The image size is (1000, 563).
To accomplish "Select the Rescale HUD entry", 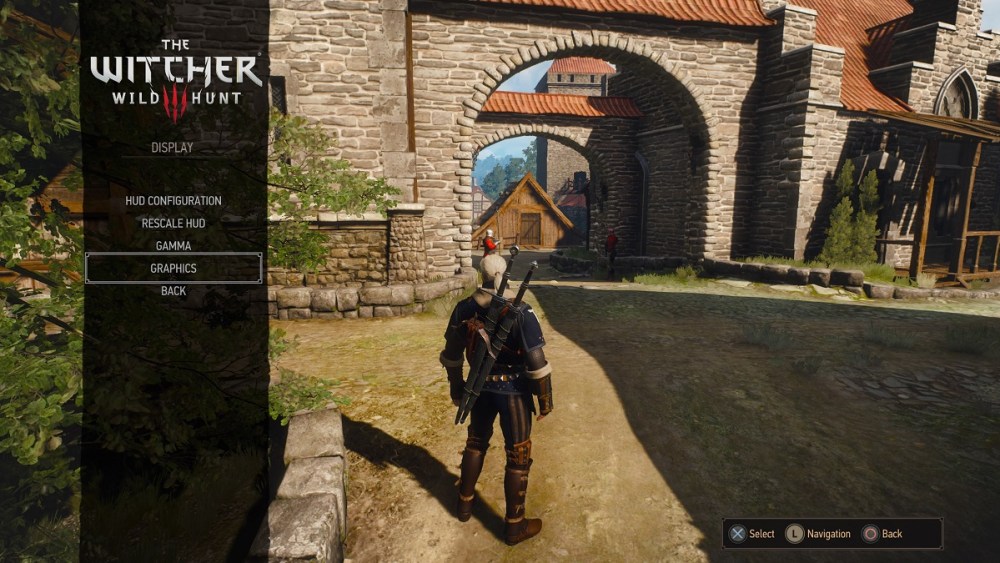I will click(x=173, y=223).
